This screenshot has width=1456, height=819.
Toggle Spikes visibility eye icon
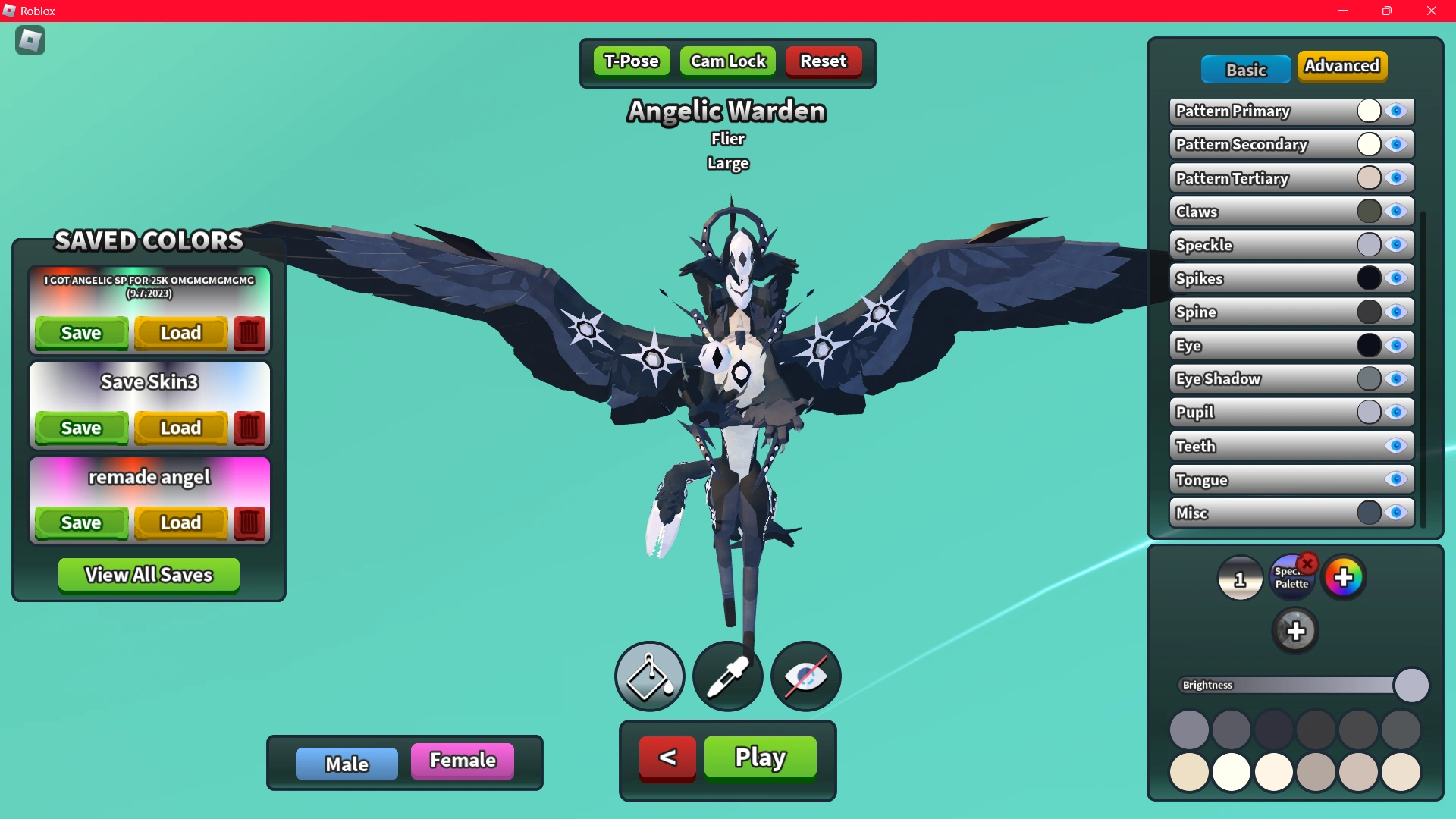(1398, 278)
